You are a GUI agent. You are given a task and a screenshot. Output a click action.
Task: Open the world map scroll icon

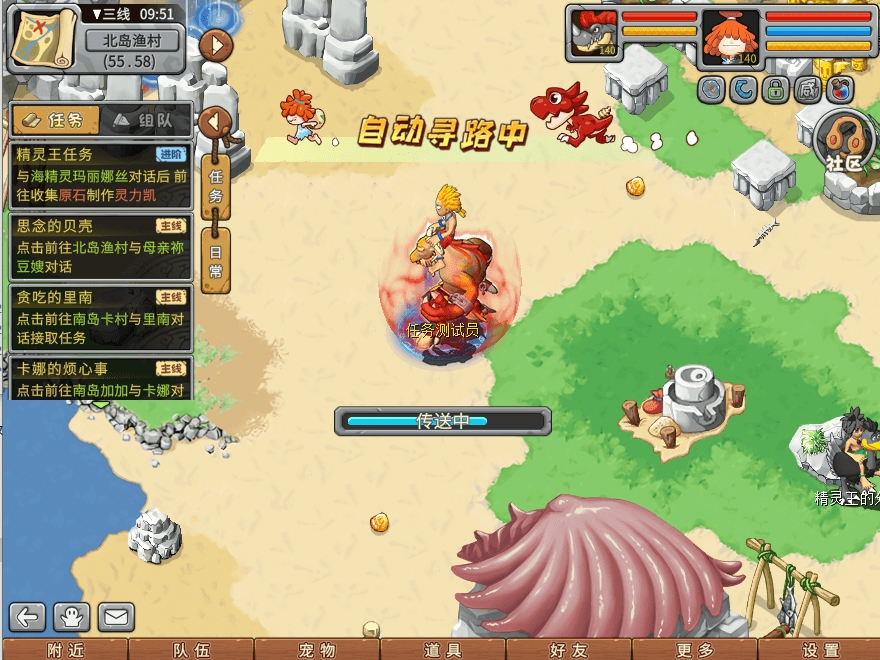tap(44, 36)
